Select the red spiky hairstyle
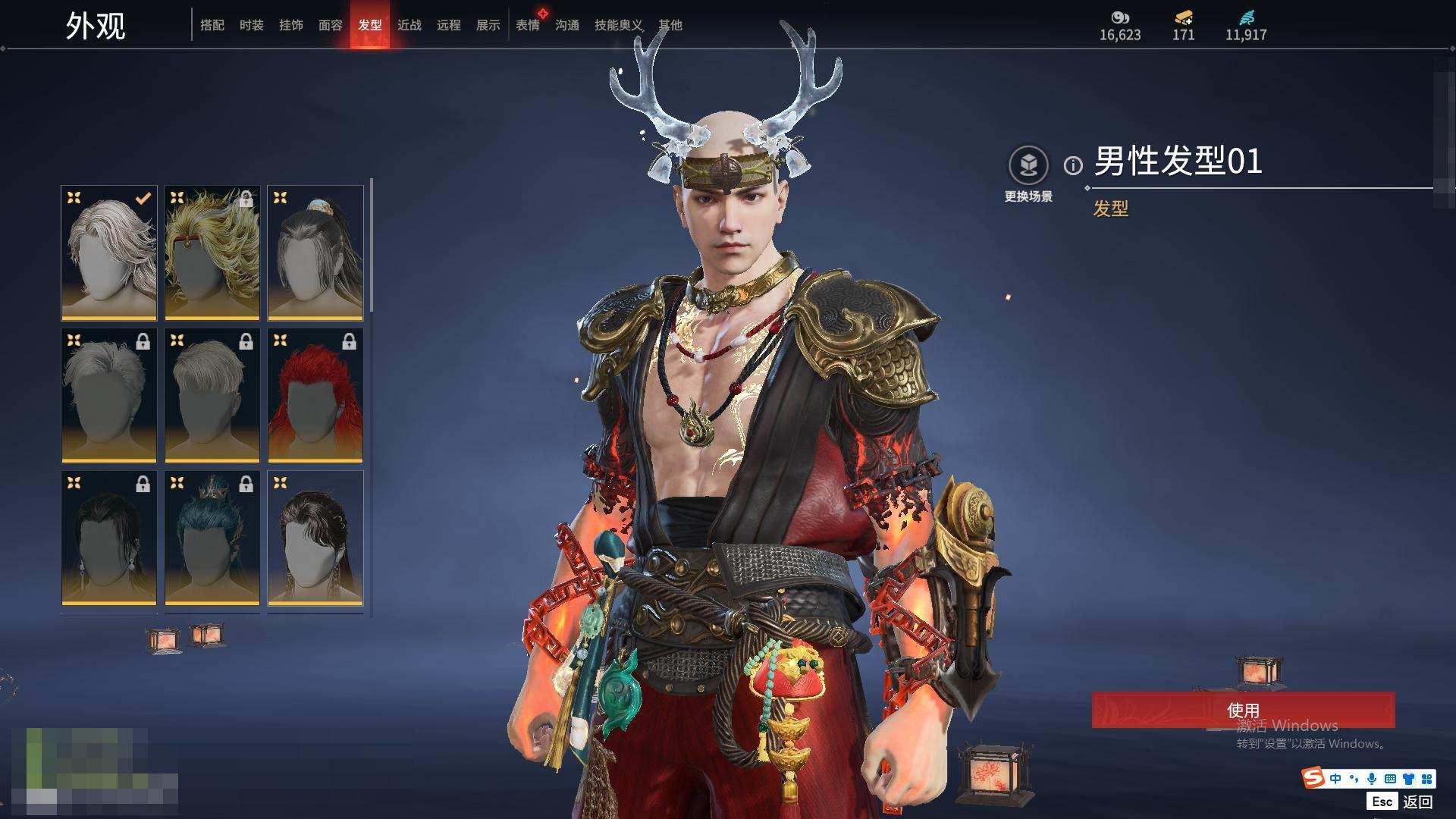The image size is (1456, 819). pyautogui.click(x=315, y=395)
